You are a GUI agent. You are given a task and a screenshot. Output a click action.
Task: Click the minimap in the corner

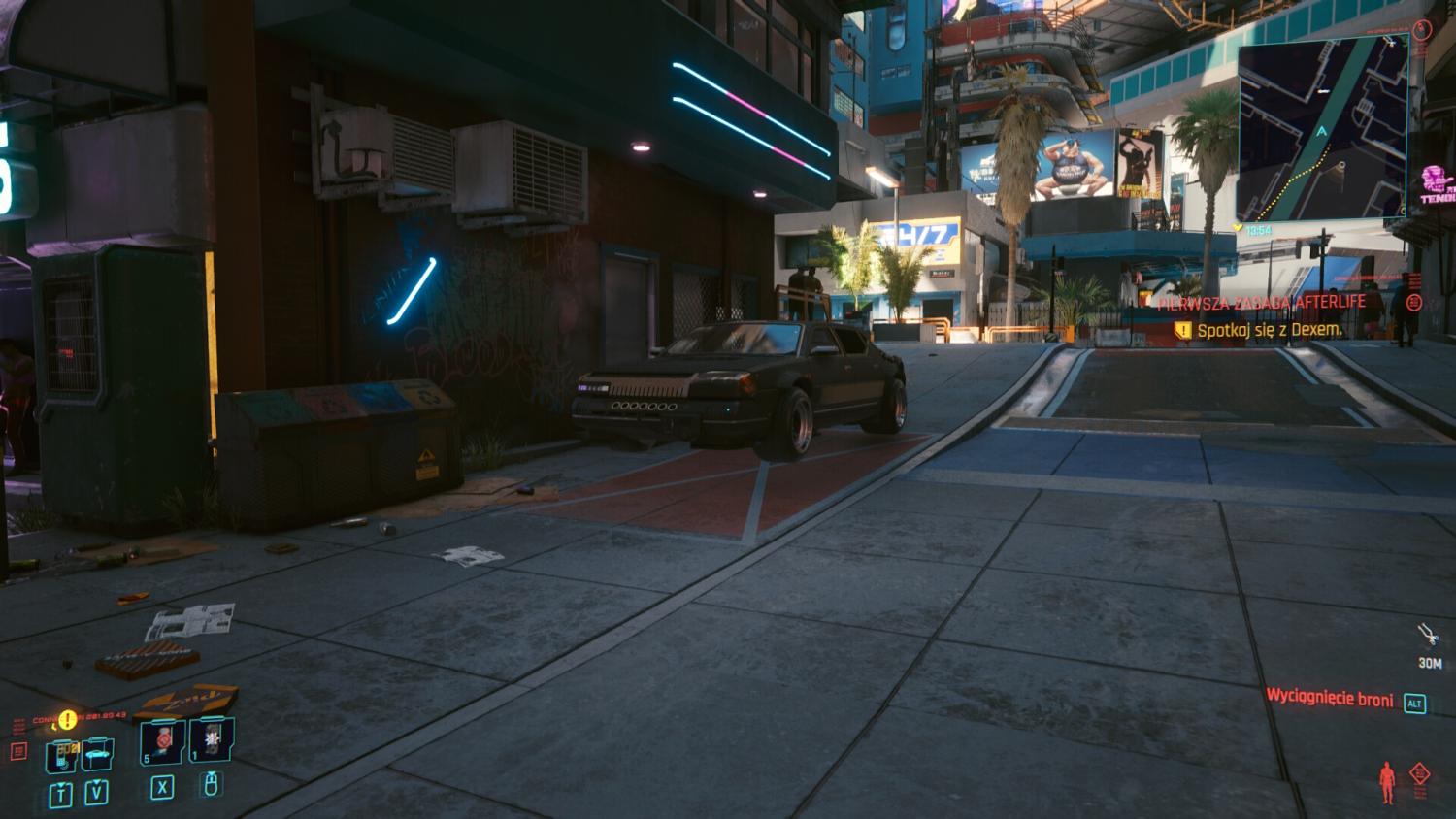click(1322, 130)
